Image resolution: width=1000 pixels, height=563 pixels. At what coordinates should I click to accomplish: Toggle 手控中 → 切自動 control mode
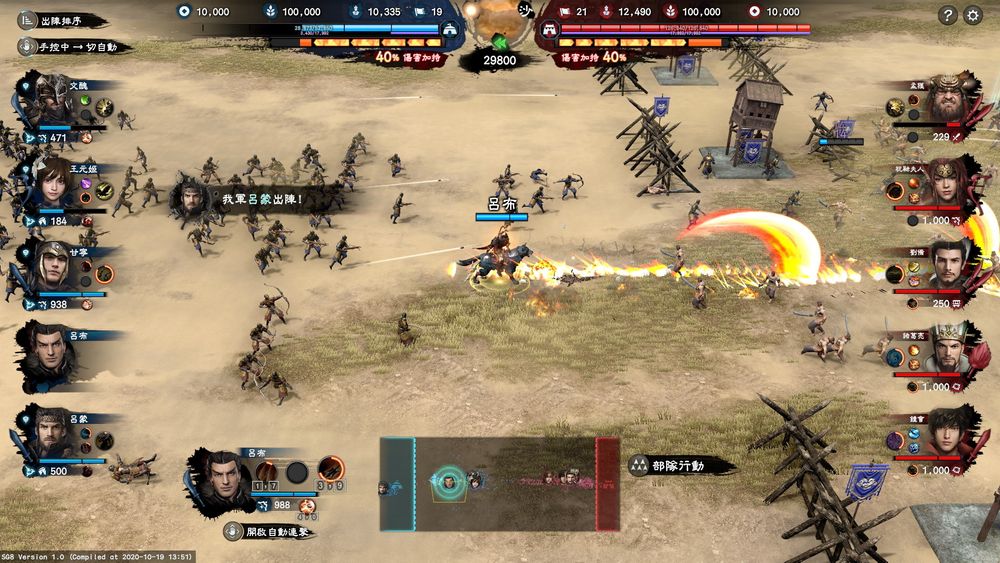(72, 46)
